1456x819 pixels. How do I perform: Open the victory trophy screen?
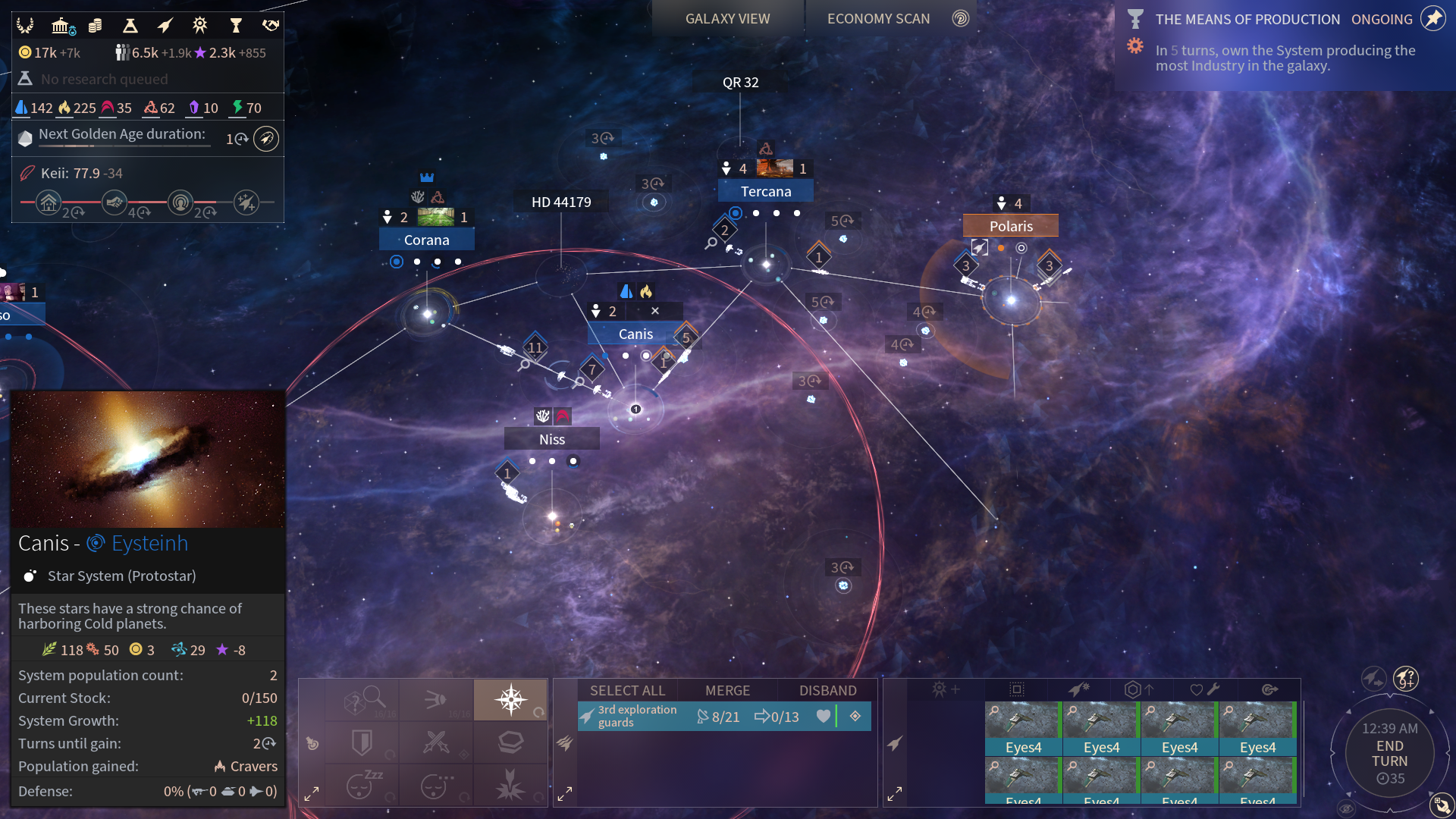pos(236,26)
